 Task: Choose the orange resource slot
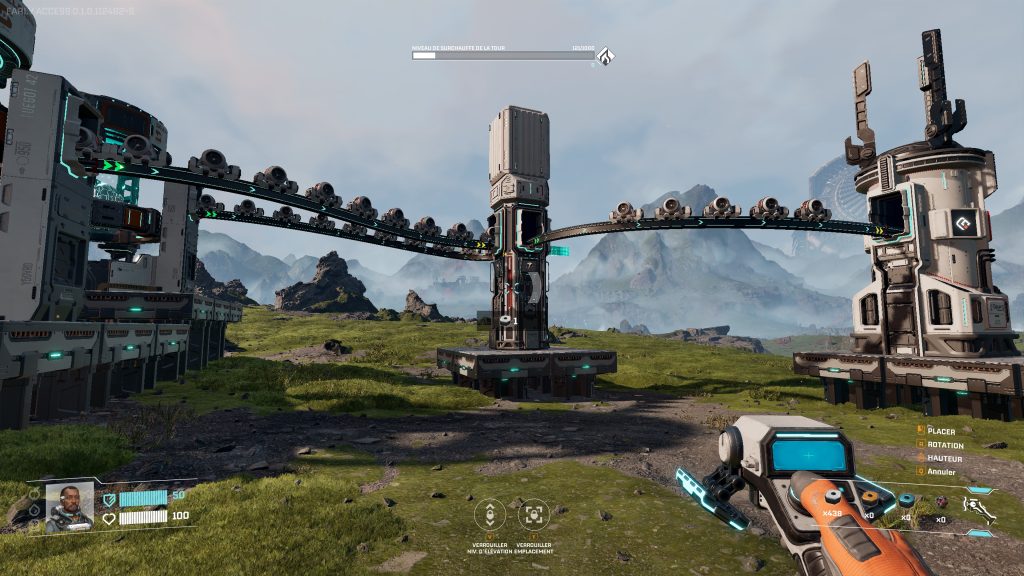[x=870, y=498]
